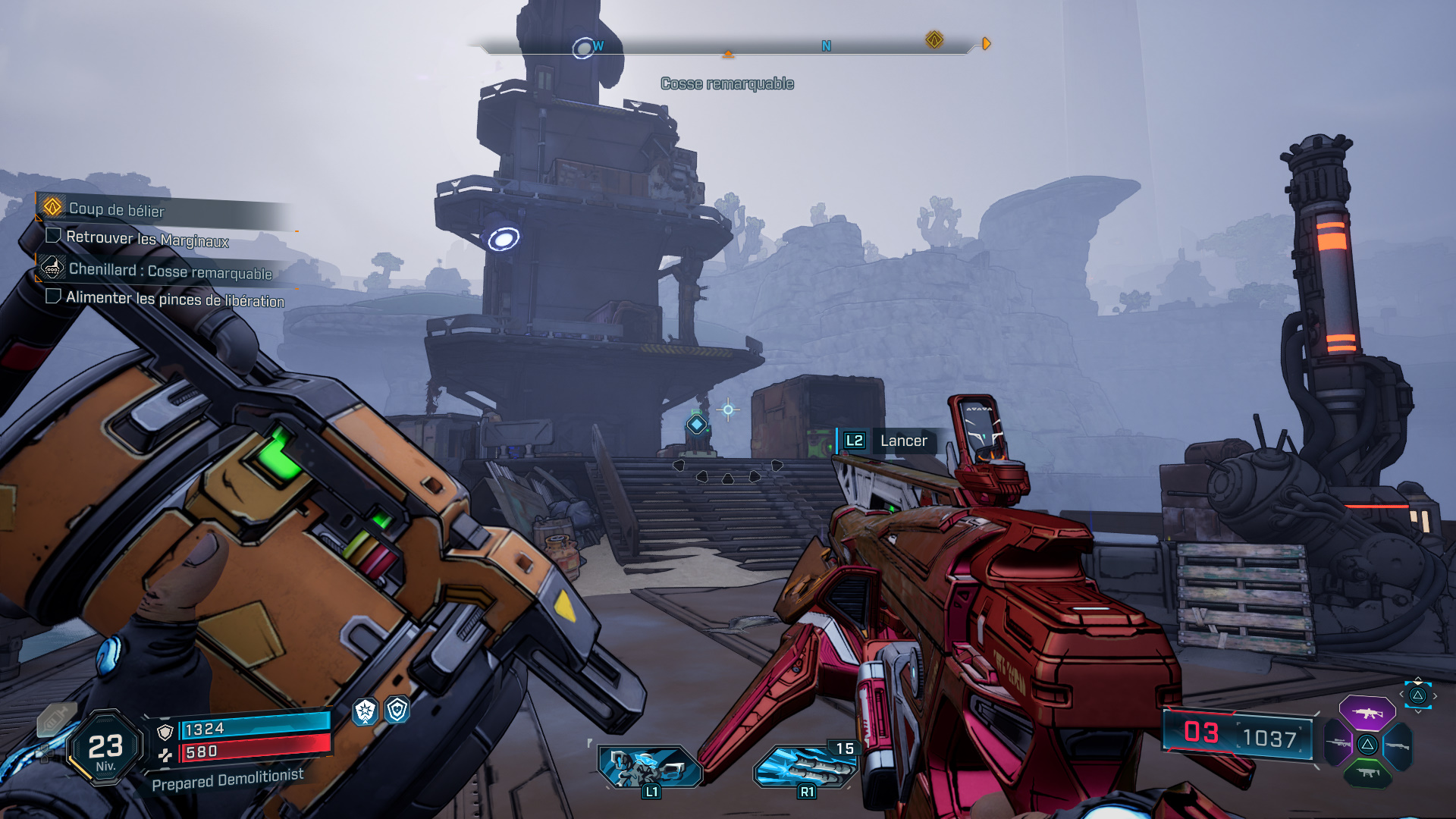1456x819 pixels.
Task: Expand the left chevron beside the triangle weapon selector
Action: (1401, 695)
